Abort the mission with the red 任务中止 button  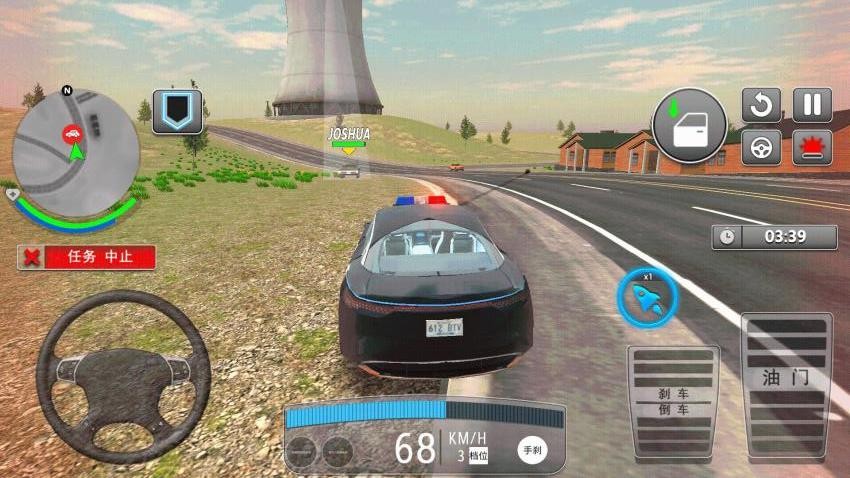tap(87, 257)
